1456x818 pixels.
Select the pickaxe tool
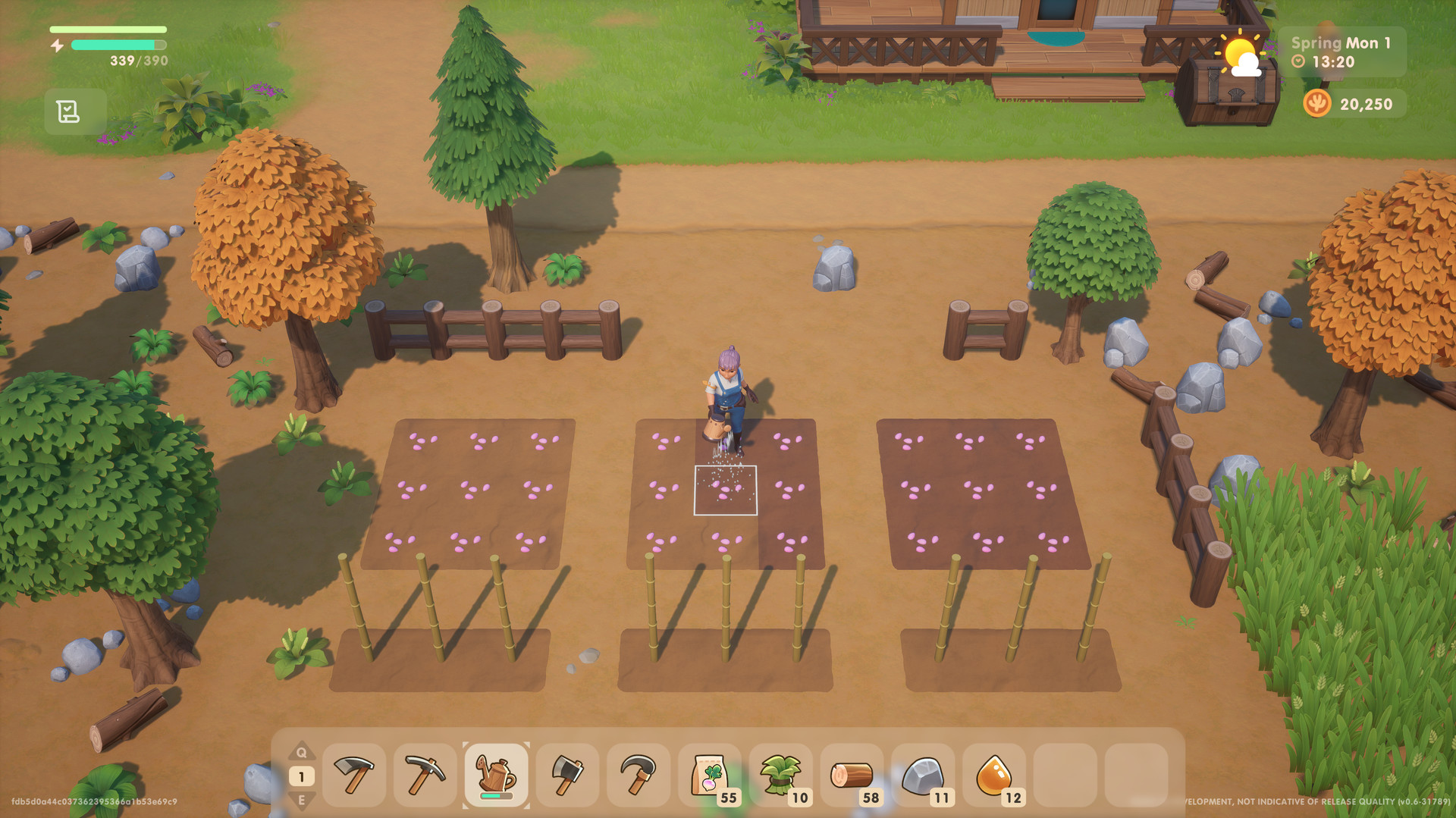pyautogui.click(x=425, y=775)
